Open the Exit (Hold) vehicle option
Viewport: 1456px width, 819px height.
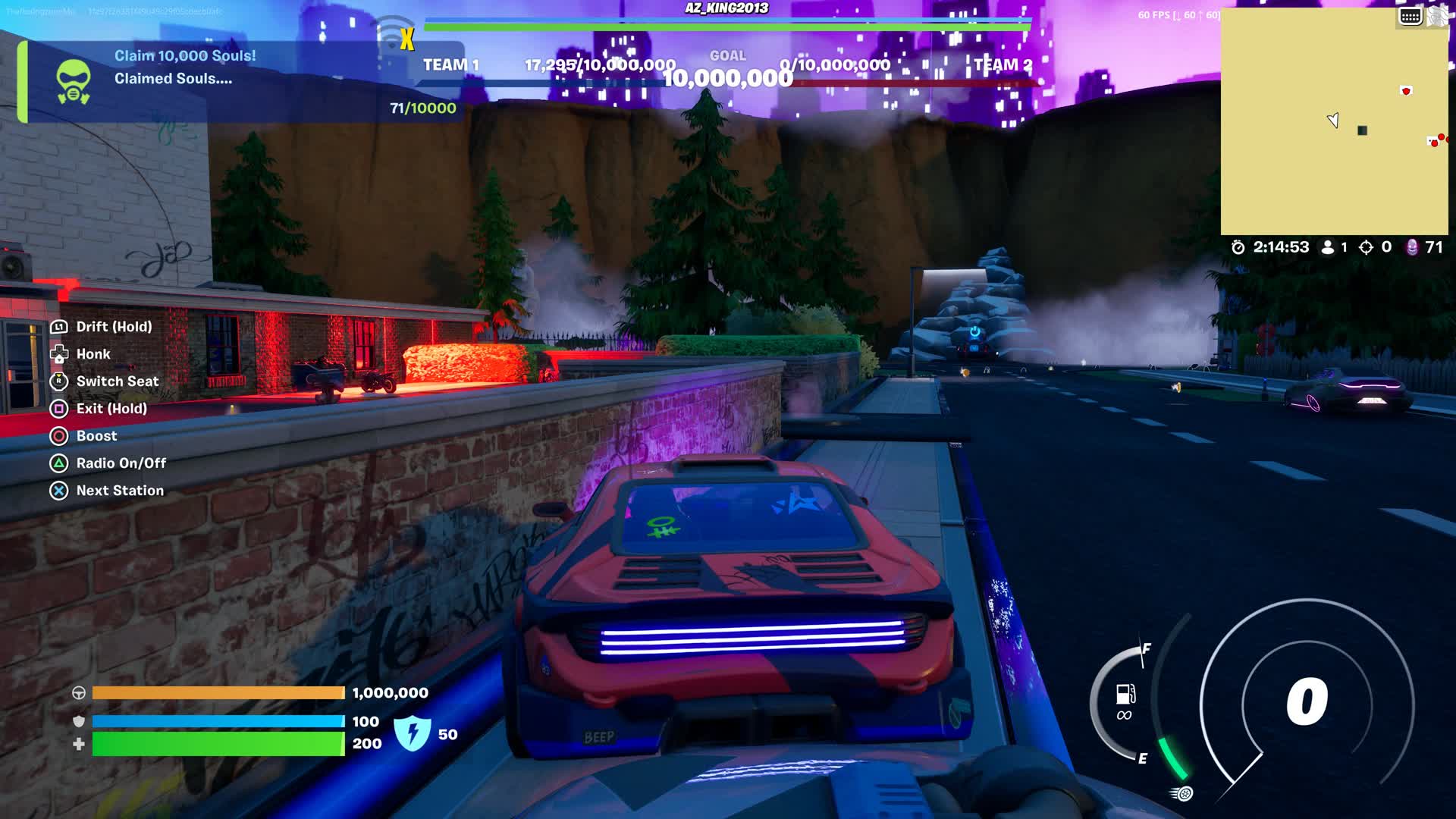point(59,408)
